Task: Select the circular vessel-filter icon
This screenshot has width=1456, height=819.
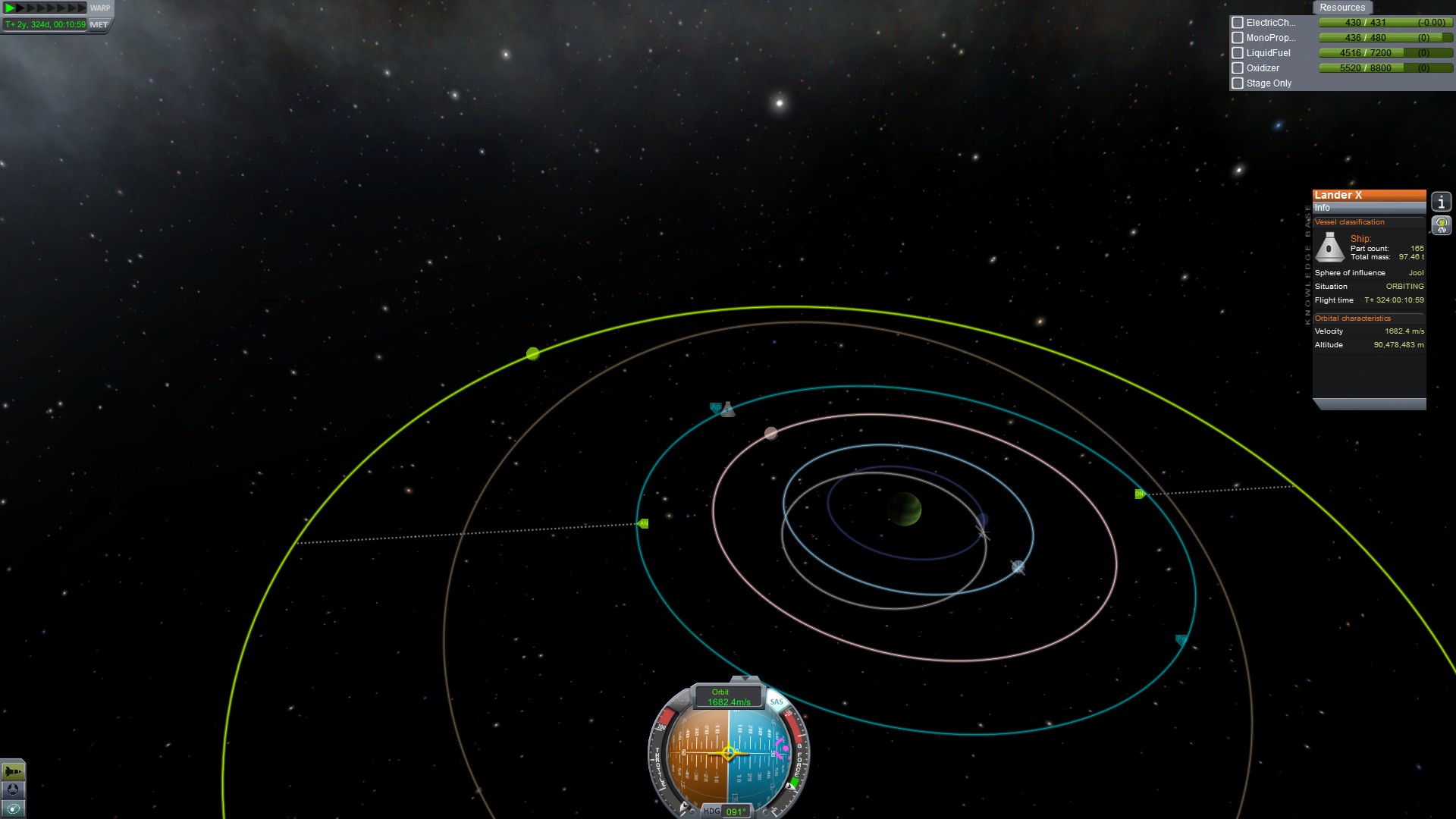Action: click(x=13, y=789)
